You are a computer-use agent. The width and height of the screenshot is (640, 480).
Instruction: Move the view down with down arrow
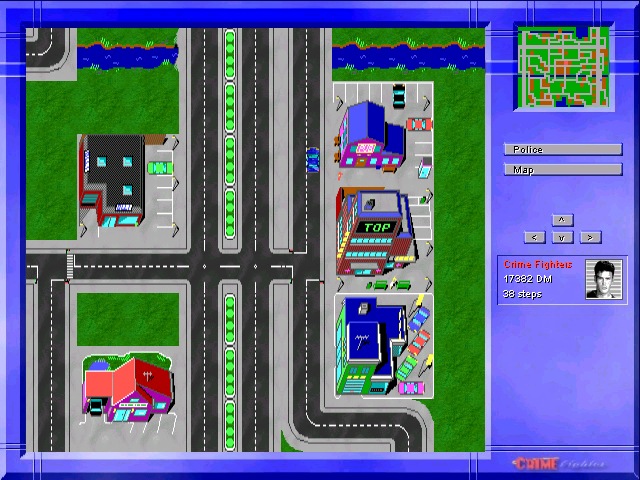coord(562,237)
